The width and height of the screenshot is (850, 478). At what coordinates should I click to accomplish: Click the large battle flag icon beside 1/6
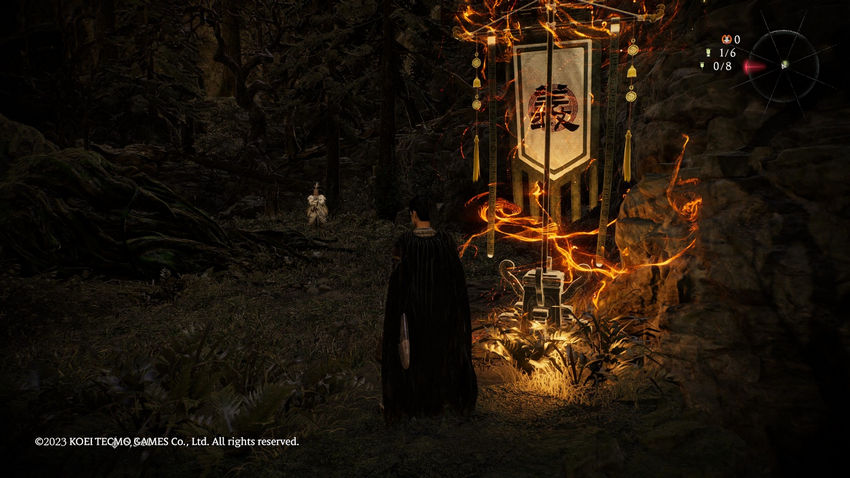708,53
